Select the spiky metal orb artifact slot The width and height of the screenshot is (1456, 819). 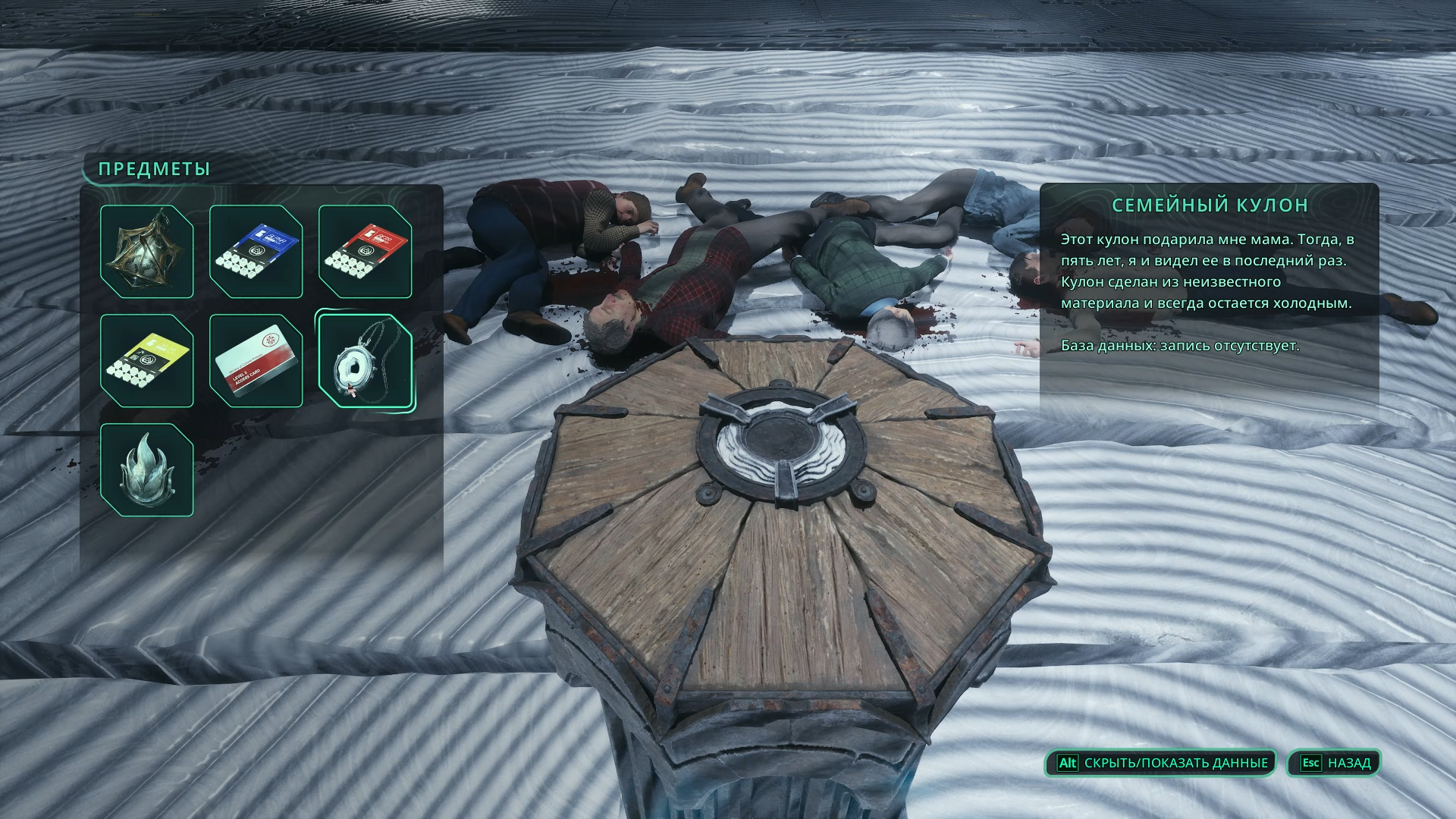[146, 252]
